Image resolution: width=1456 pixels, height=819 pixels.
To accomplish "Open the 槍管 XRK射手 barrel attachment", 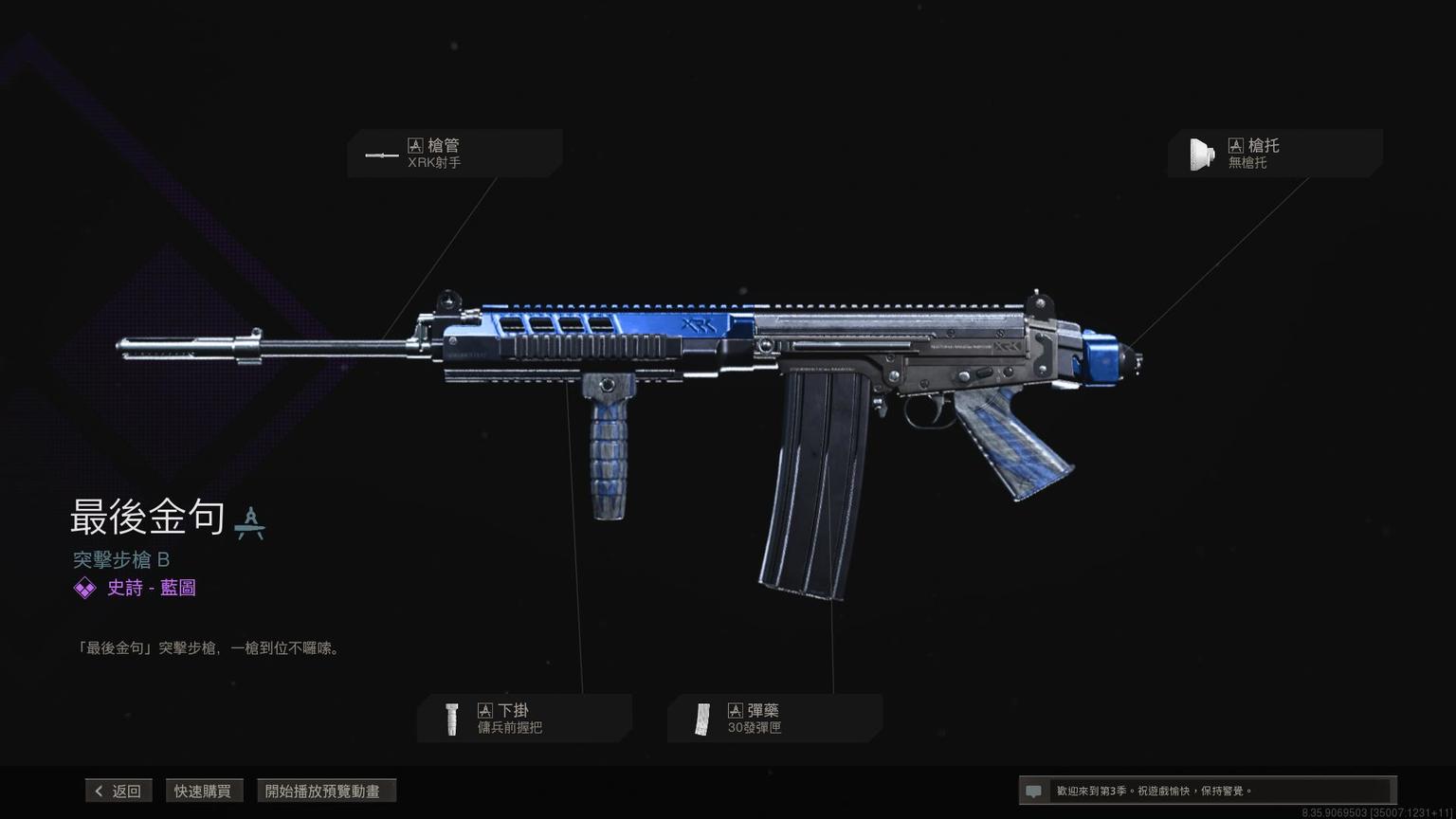I will pos(454,154).
